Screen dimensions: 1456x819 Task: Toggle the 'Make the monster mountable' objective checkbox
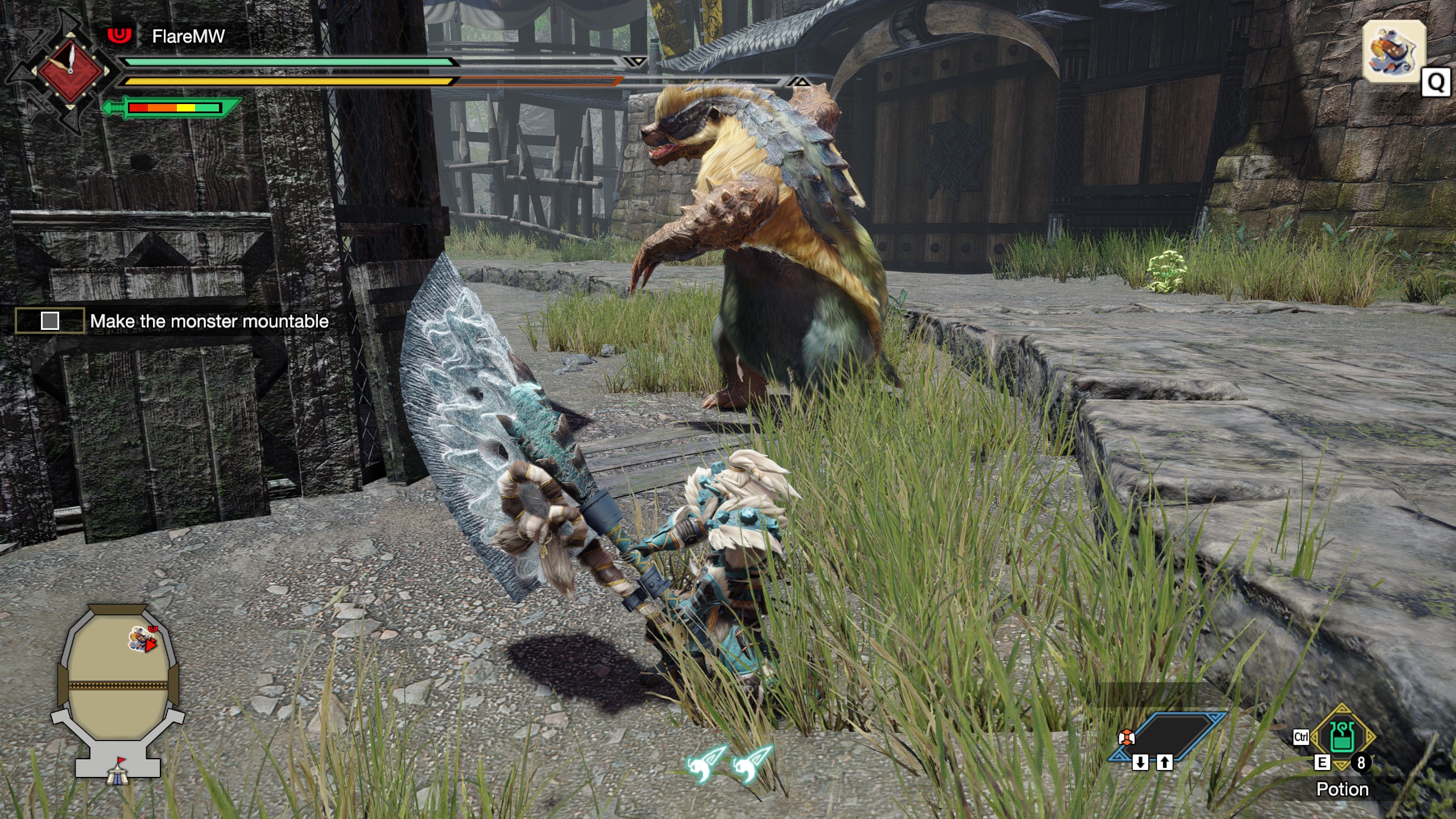point(50,321)
